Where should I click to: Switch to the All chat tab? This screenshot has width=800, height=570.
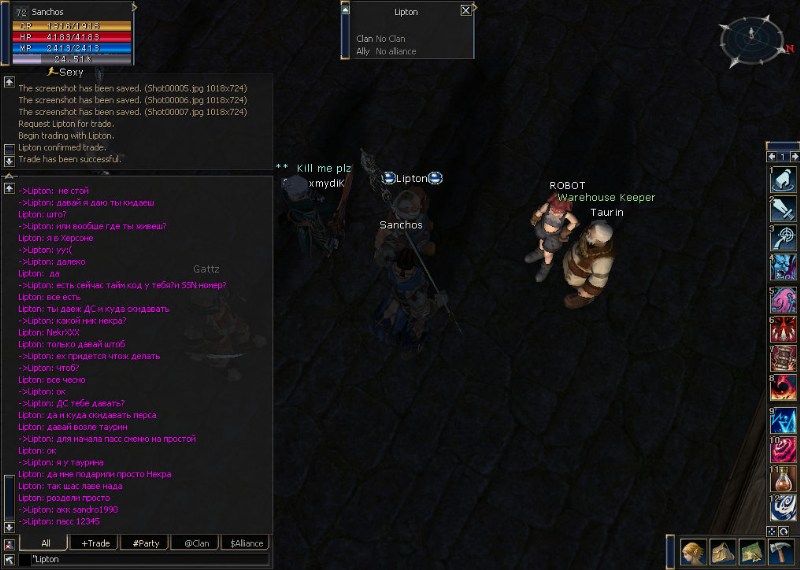44,543
